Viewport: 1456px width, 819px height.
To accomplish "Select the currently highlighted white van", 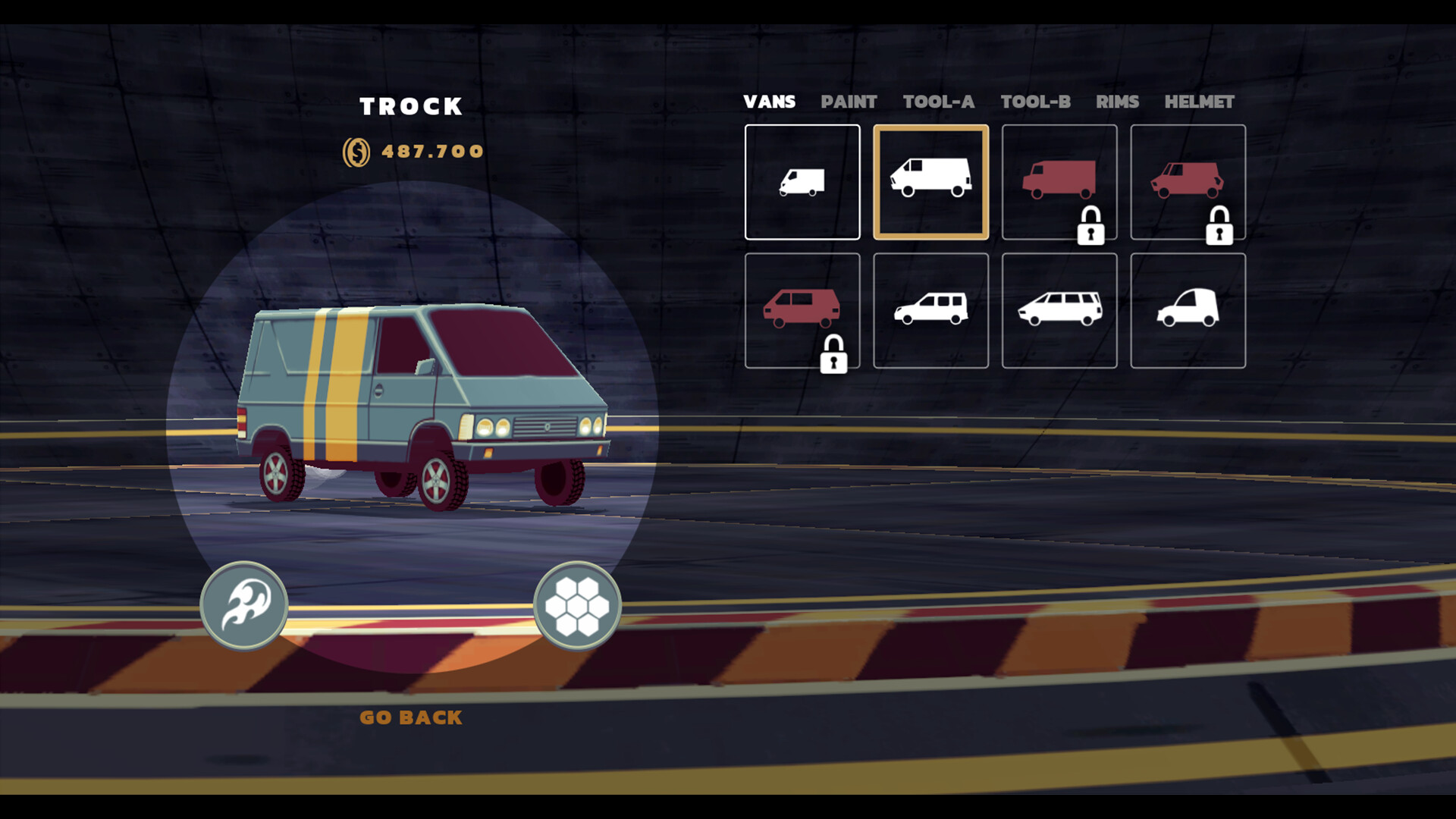I will tap(930, 182).
